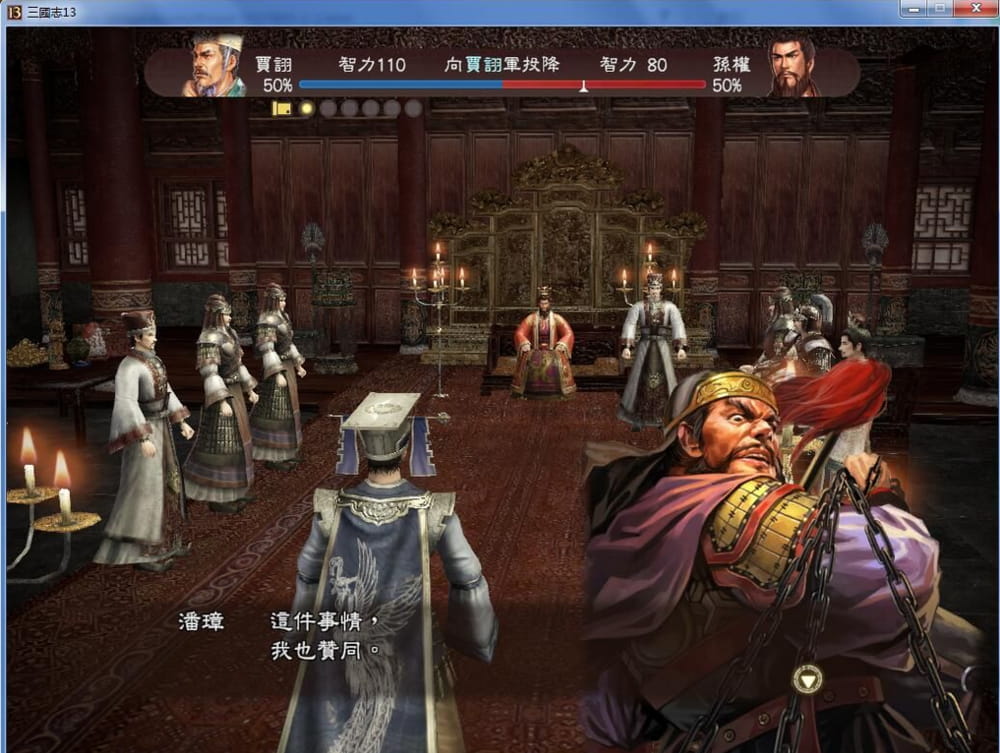Select Sun Quan's portrait in the debate bar
Image resolution: width=1000 pixels, height=753 pixels.
(x=793, y=67)
